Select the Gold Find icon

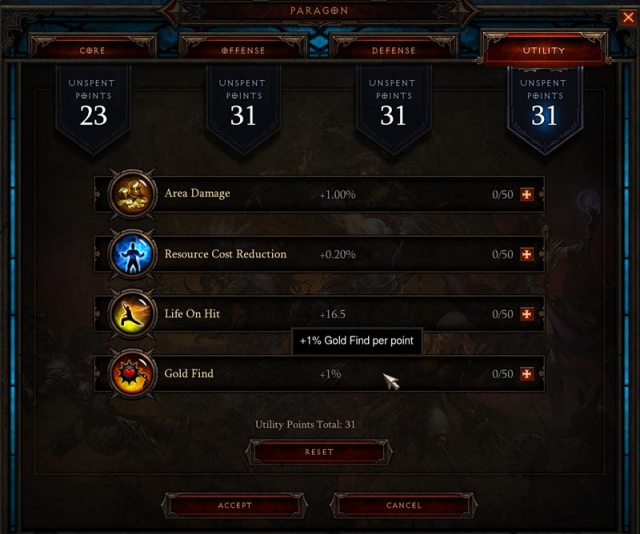click(132, 374)
